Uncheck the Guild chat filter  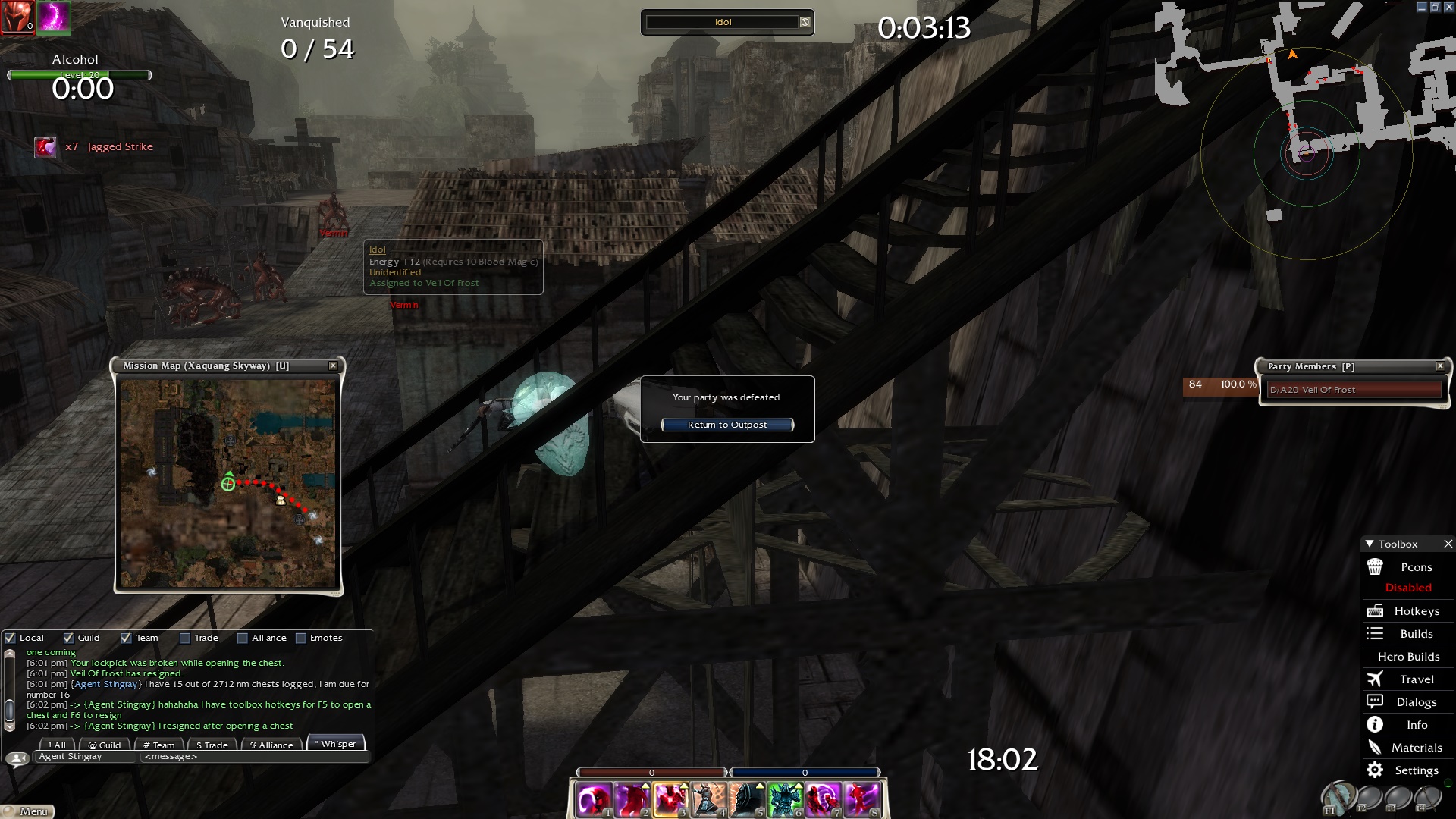69,638
